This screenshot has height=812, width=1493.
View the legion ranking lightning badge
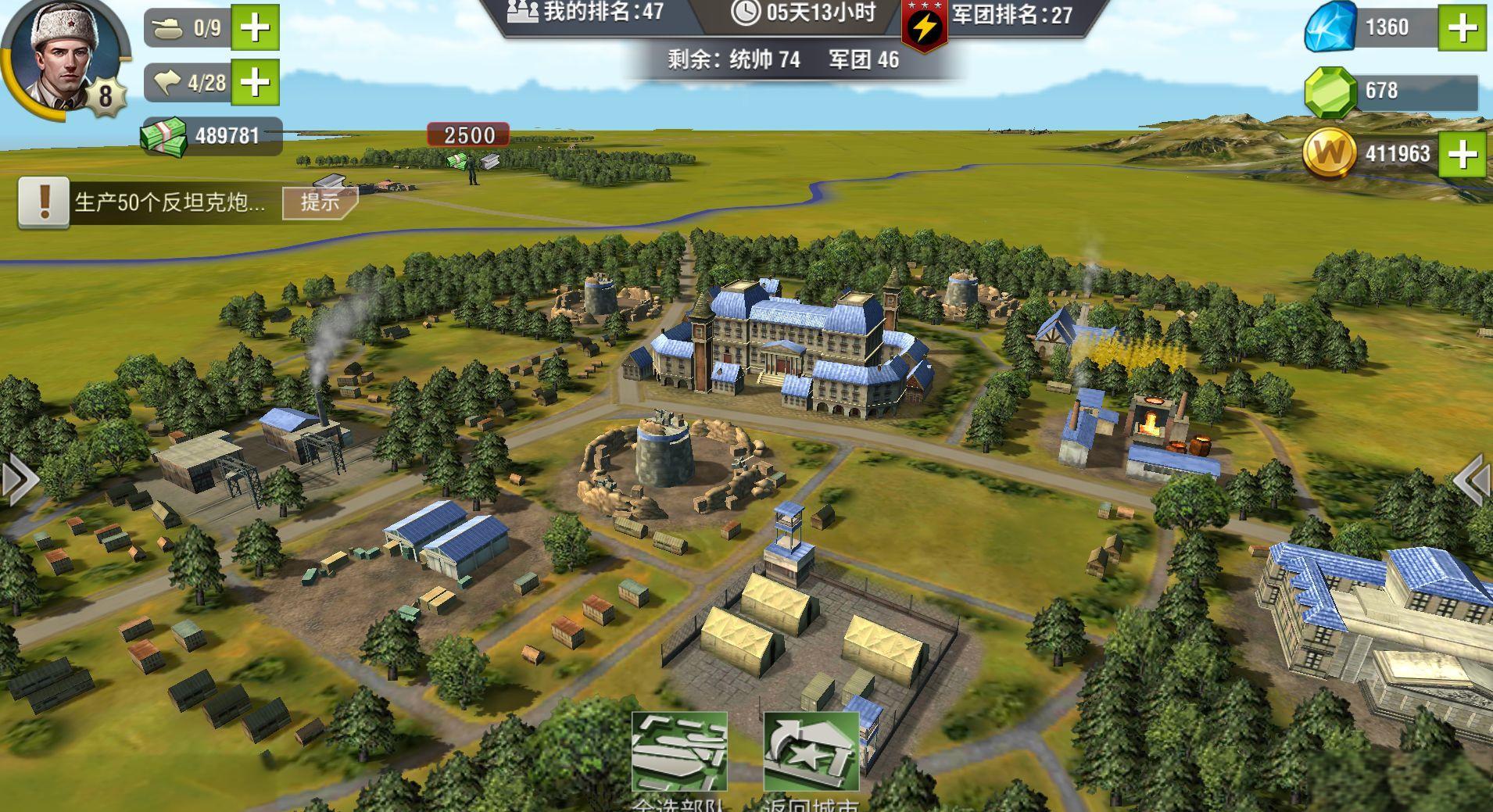tap(924, 27)
